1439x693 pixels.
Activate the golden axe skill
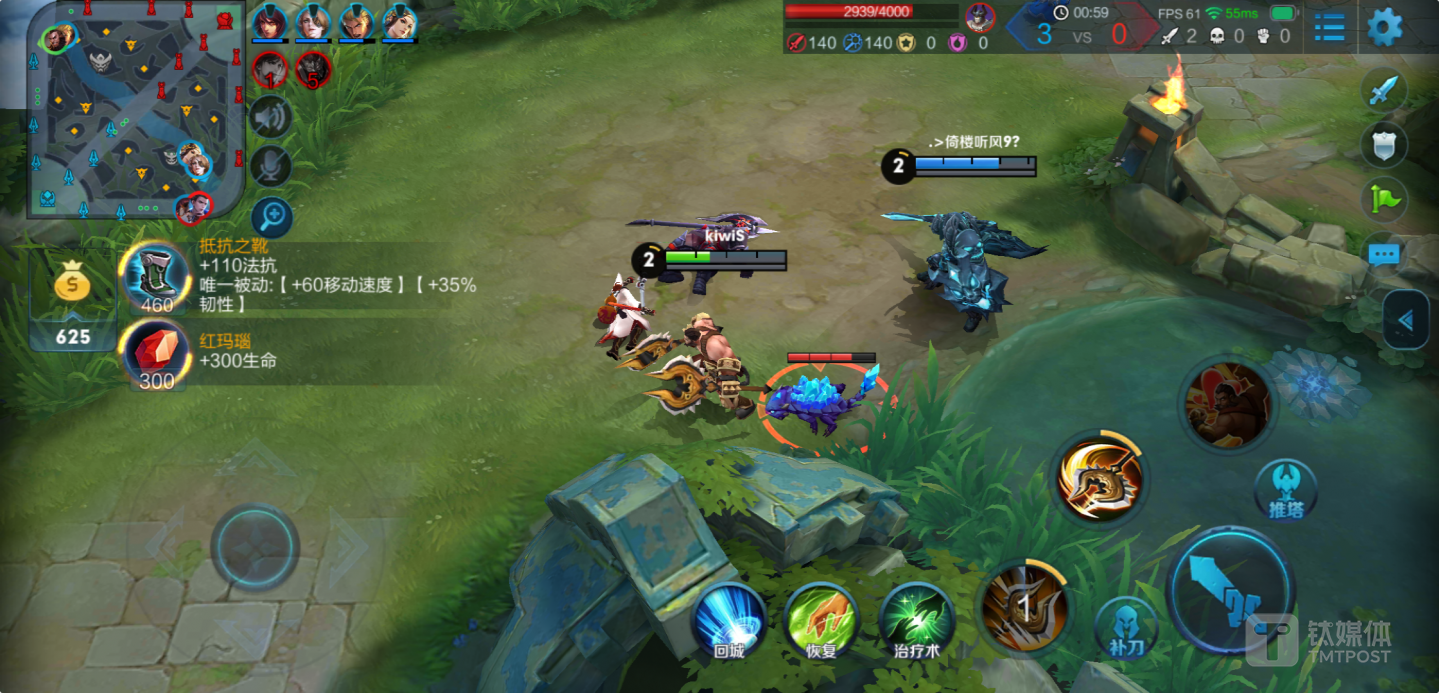pyautogui.click(x=1100, y=479)
